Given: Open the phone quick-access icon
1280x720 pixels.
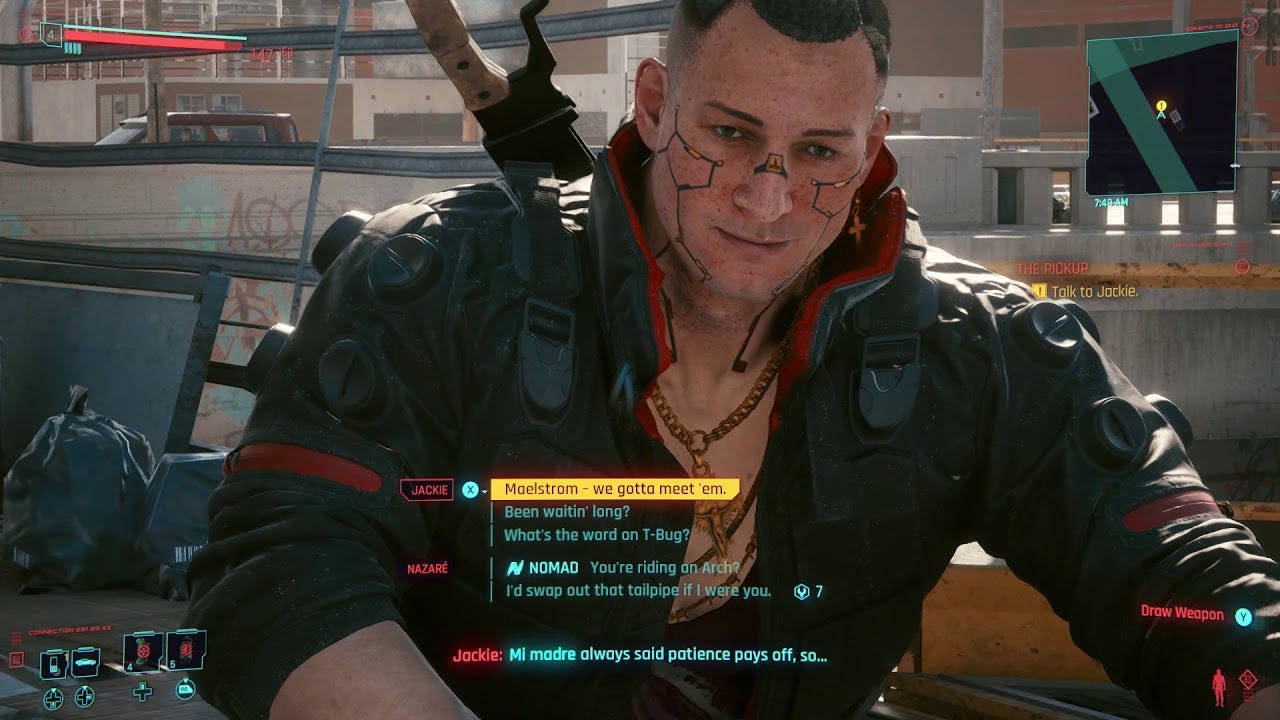Looking at the screenshot, I should click(x=52, y=665).
